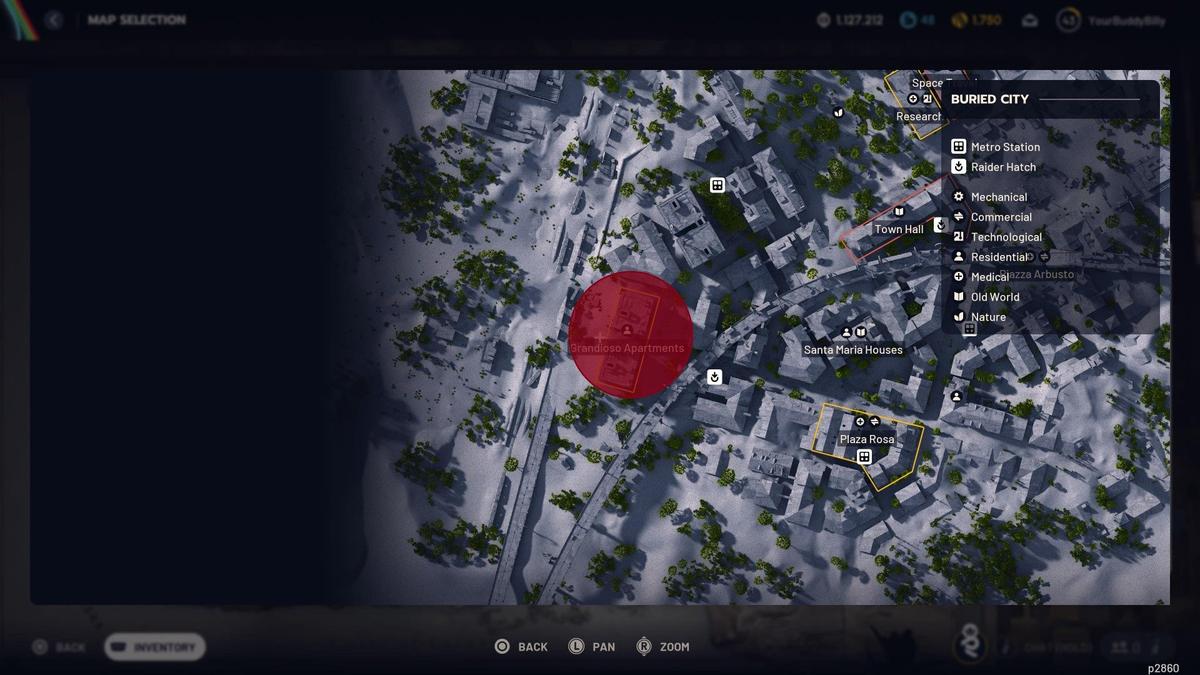Select the Santa Maria Houses marker
Screen dimensions: 1200x675
(x=853, y=349)
